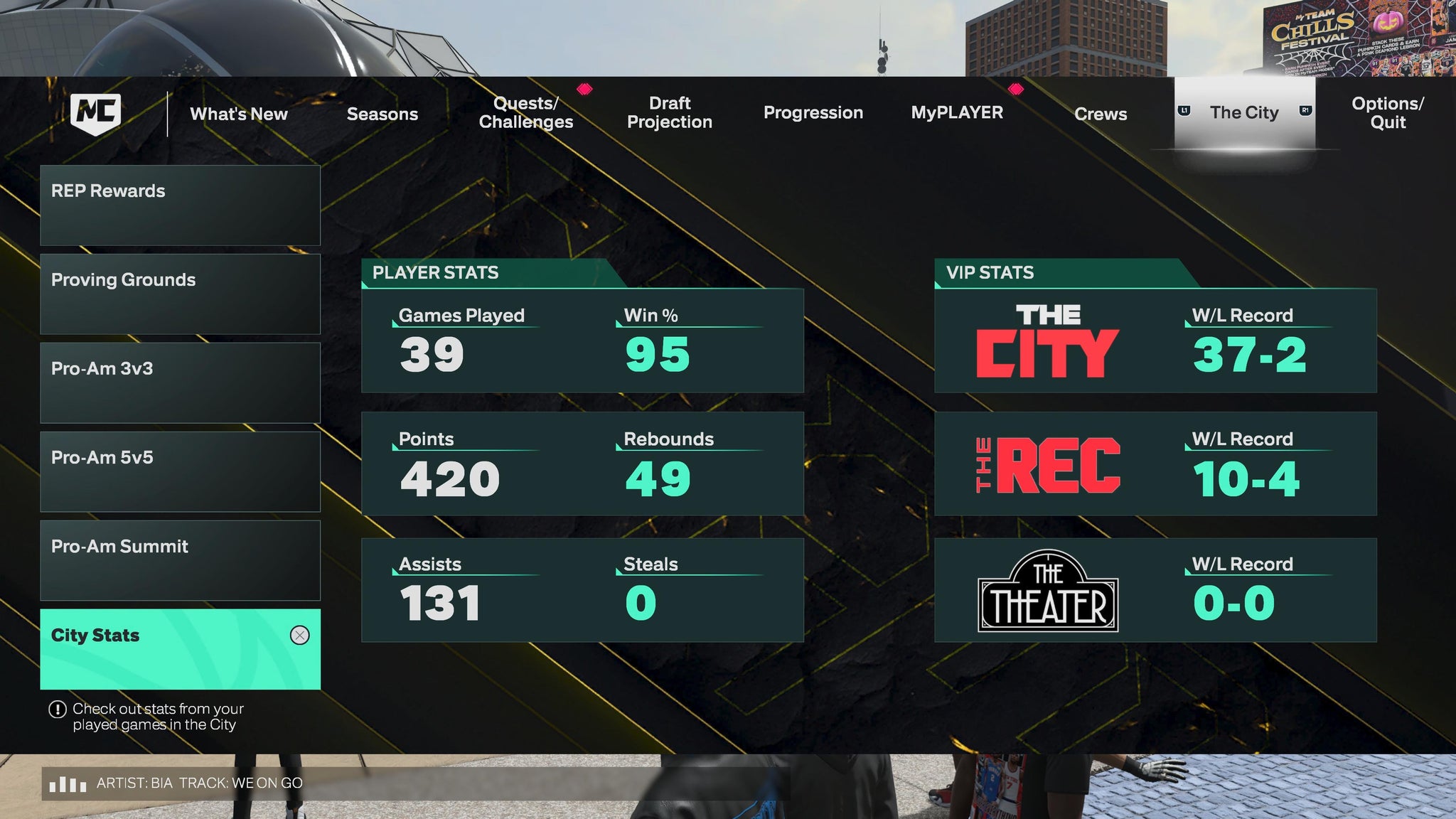Image resolution: width=1456 pixels, height=819 pixels.
Task: Select the Quests/Challenges tab
Action: [x=525, y=113]
